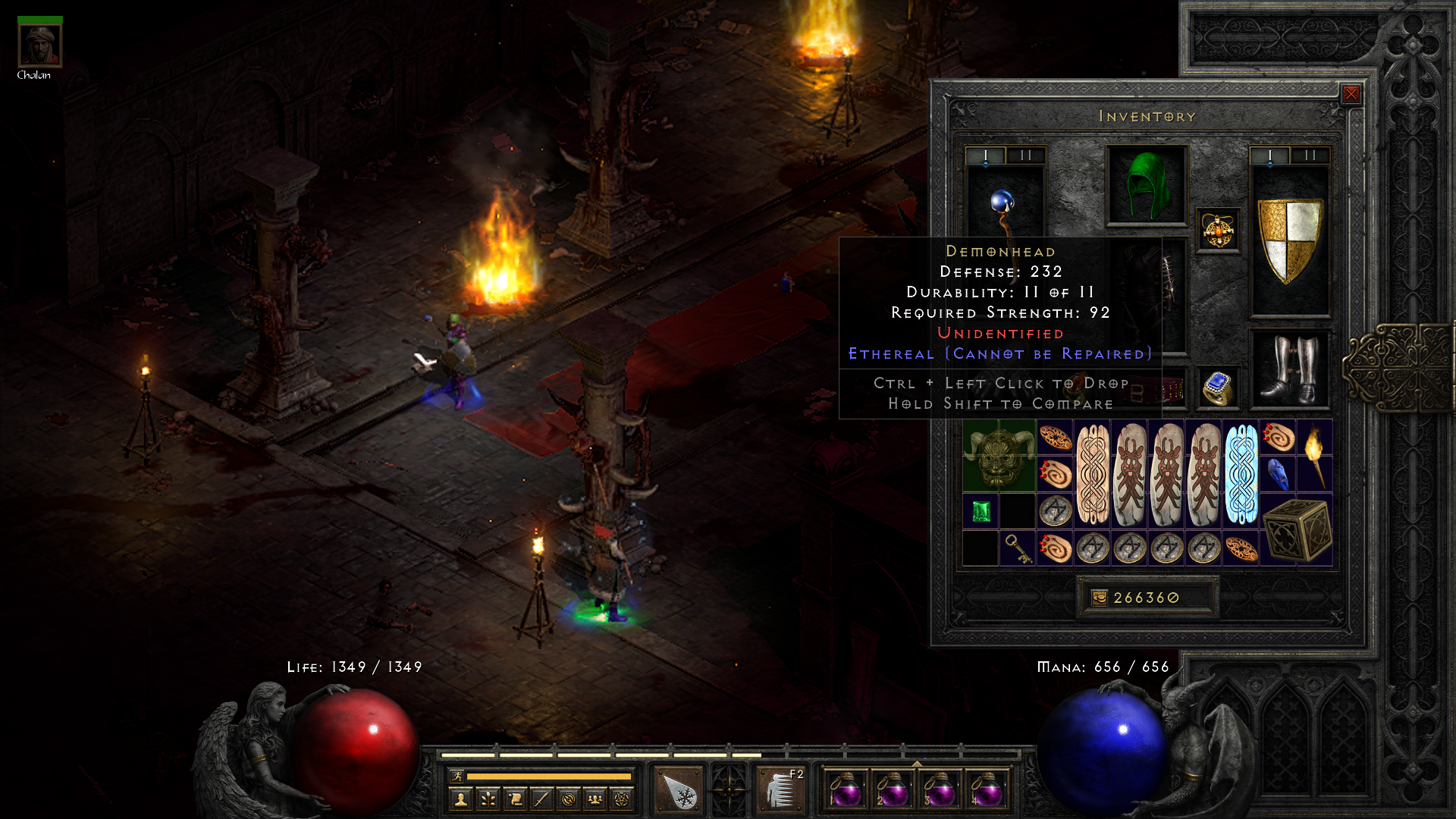Image resolution: width=1456 pixels, height=819 pixels.
Task: Open the party screen icon
Action: click(595, 799)
